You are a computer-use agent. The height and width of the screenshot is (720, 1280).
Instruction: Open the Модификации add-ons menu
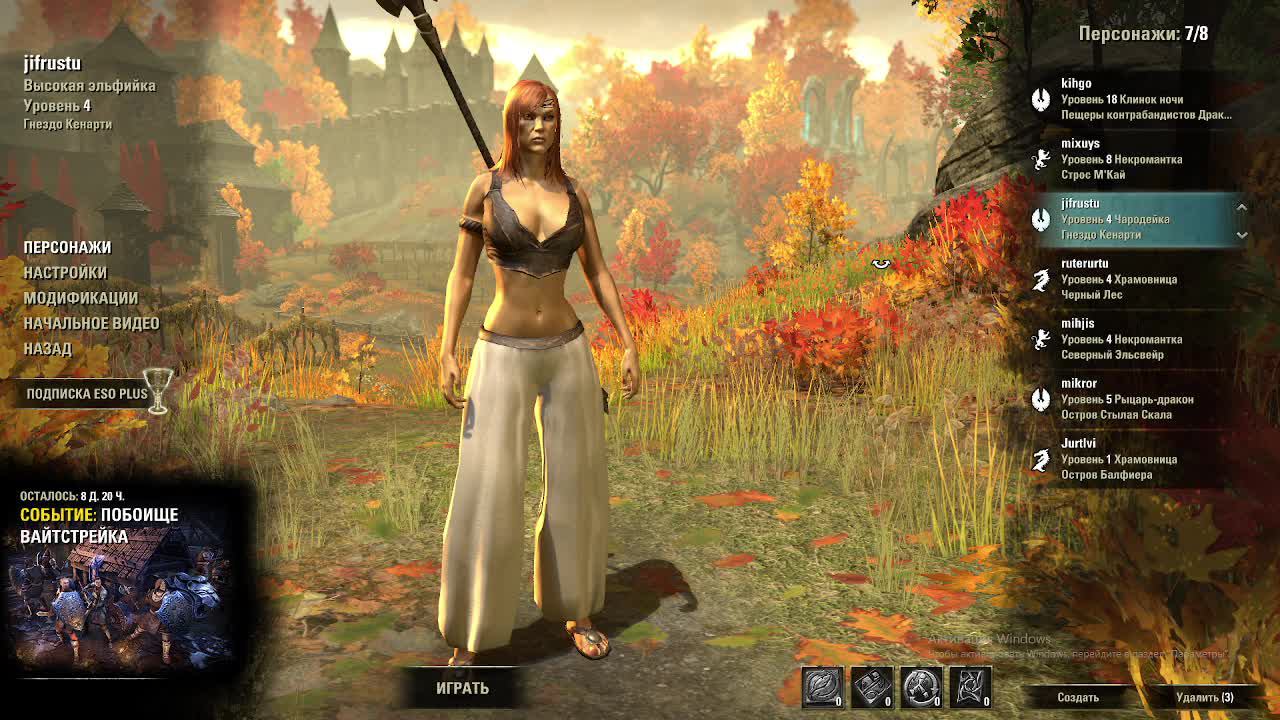[x=81, y=298]
